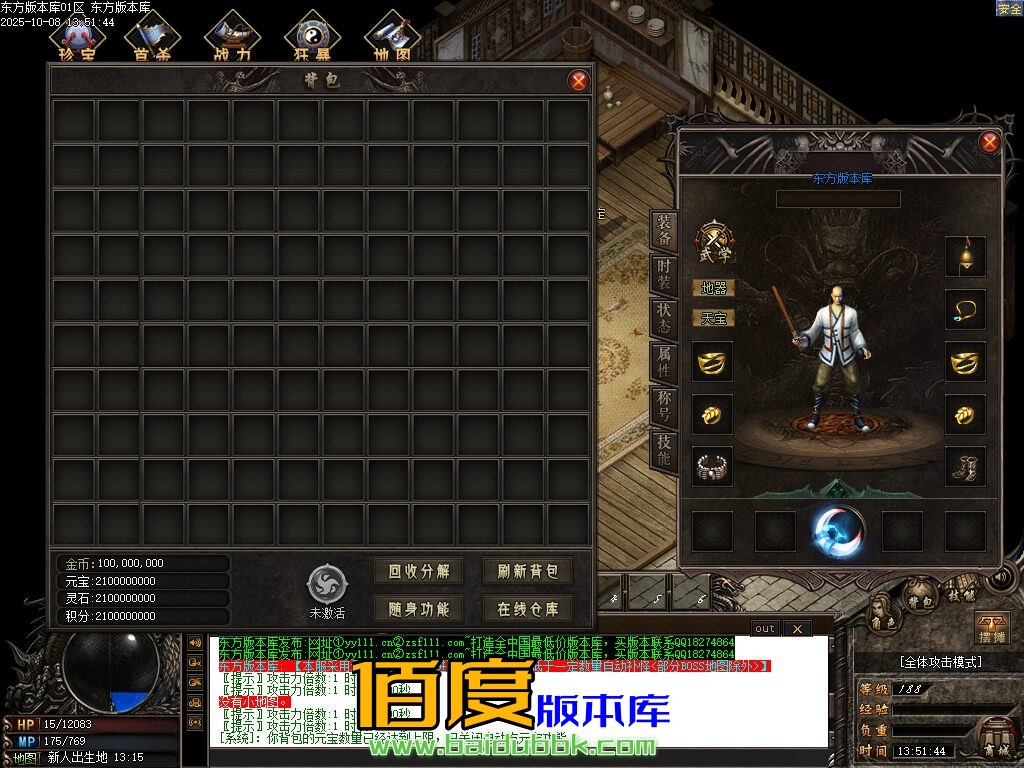Screen dimensions: 1024x768
Task: Open the 在线仓库 online warehouse
Action: click(x=528, y=608)
